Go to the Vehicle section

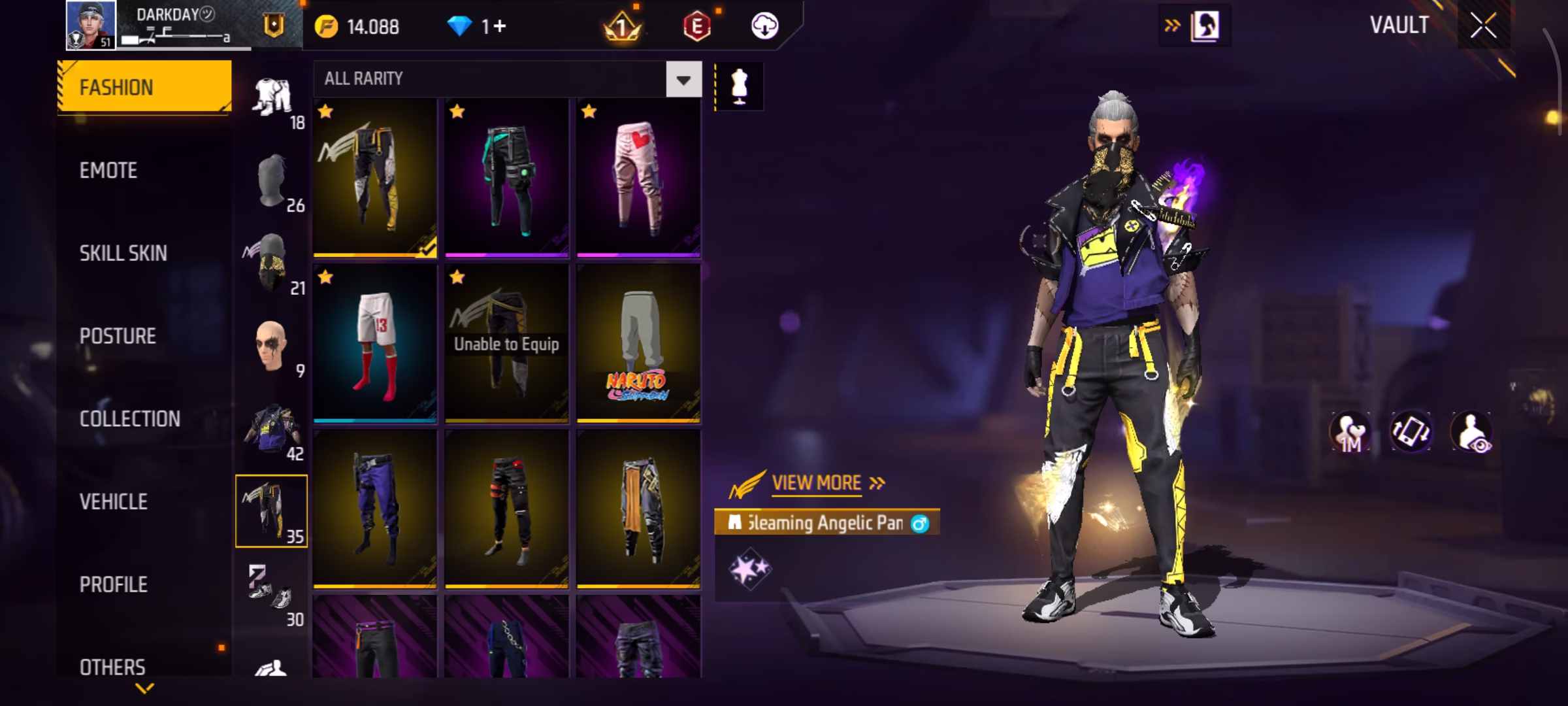(113, 502)
